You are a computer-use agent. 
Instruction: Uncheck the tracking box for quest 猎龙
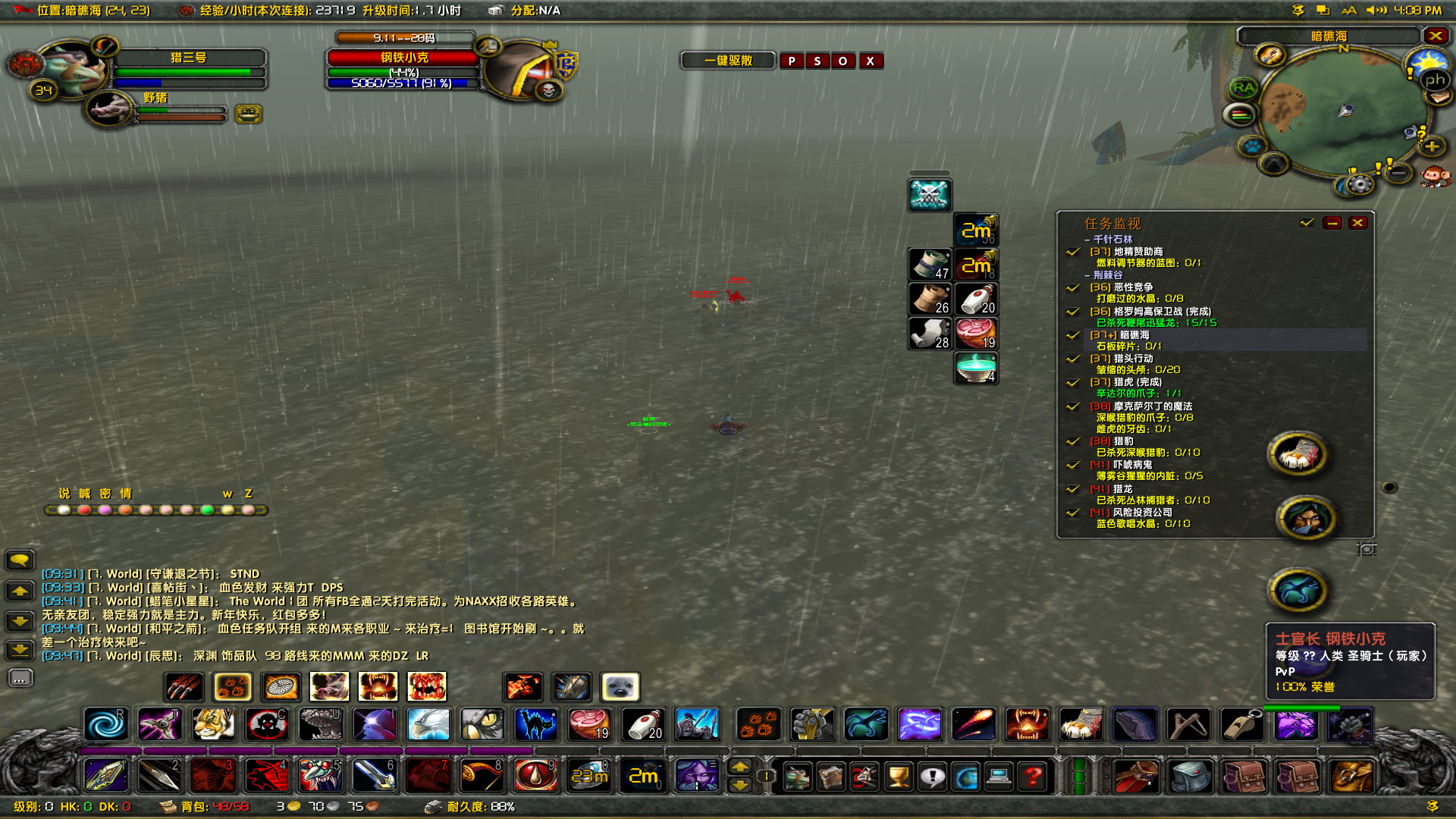pos(1072,488)
